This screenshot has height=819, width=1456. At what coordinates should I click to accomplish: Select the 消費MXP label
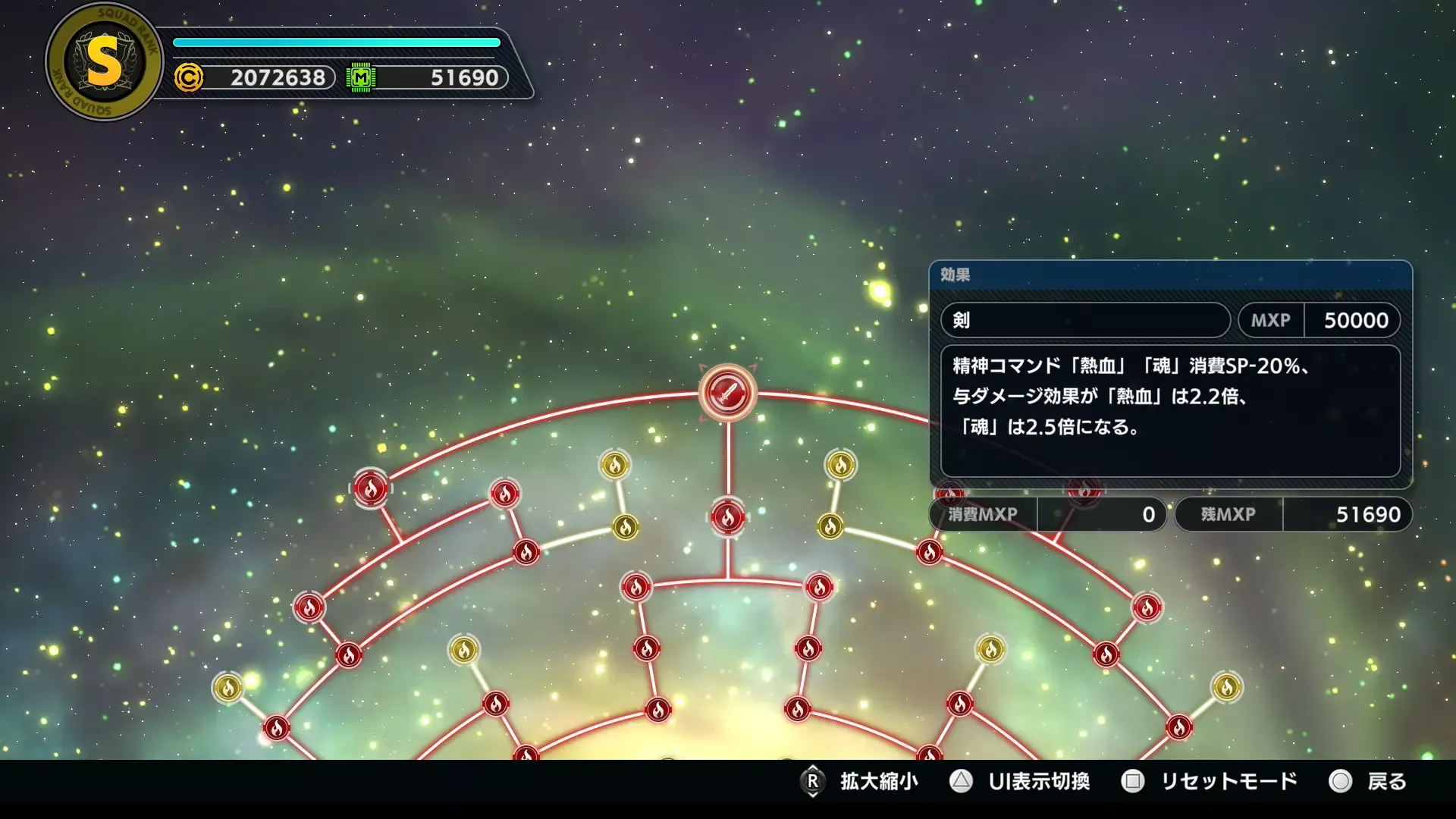pos(981,514)
